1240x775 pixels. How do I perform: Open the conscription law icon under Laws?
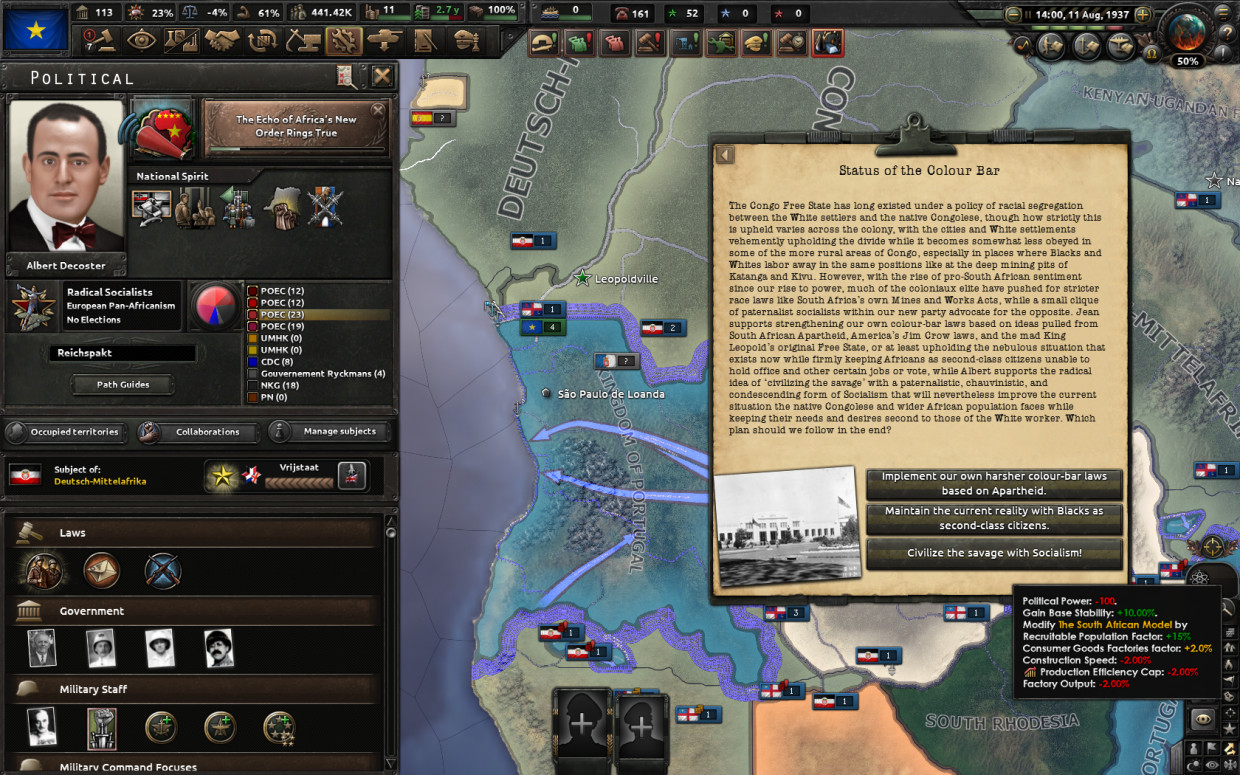43,571
